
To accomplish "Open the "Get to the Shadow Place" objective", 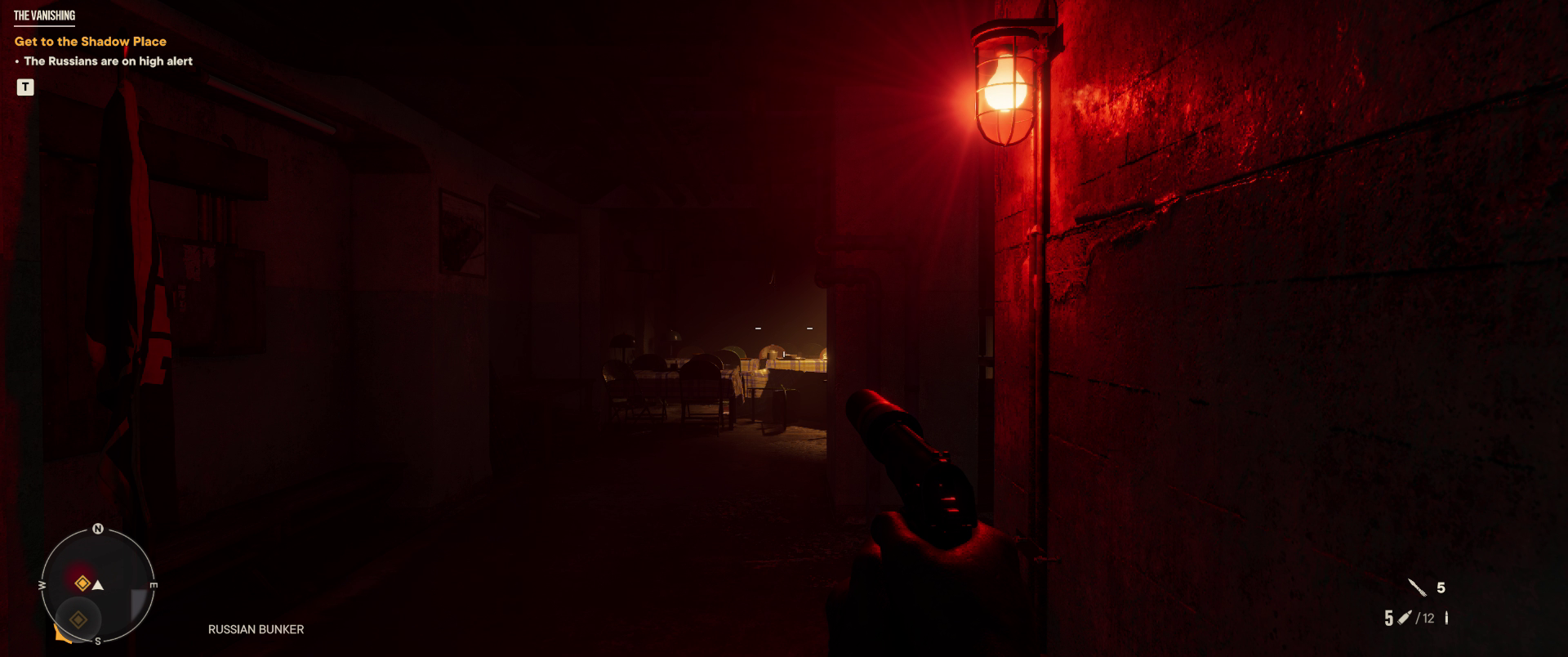I will point(90,42).
